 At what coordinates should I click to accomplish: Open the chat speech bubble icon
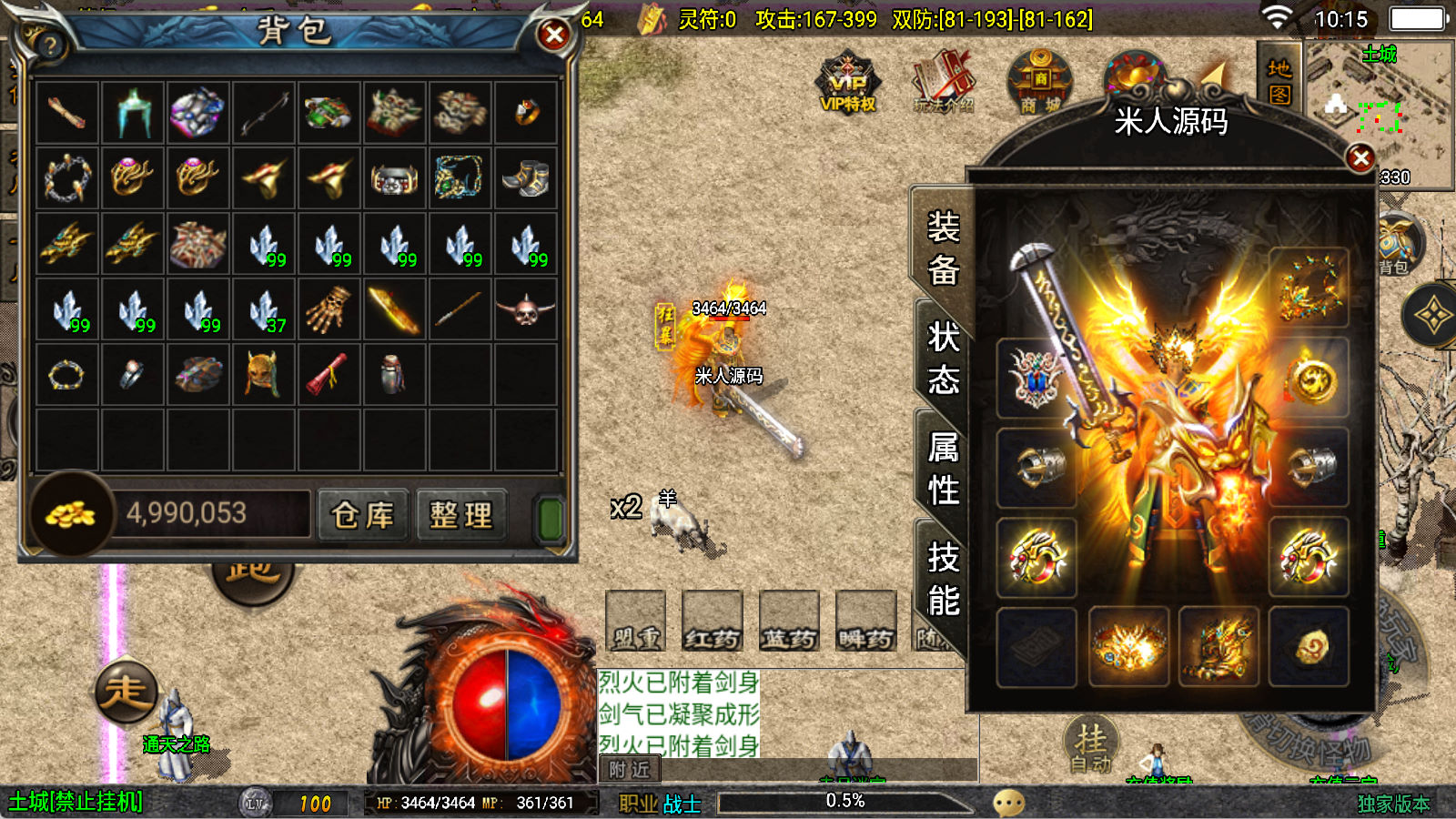pyautogui.click(x=1008, y=803)
